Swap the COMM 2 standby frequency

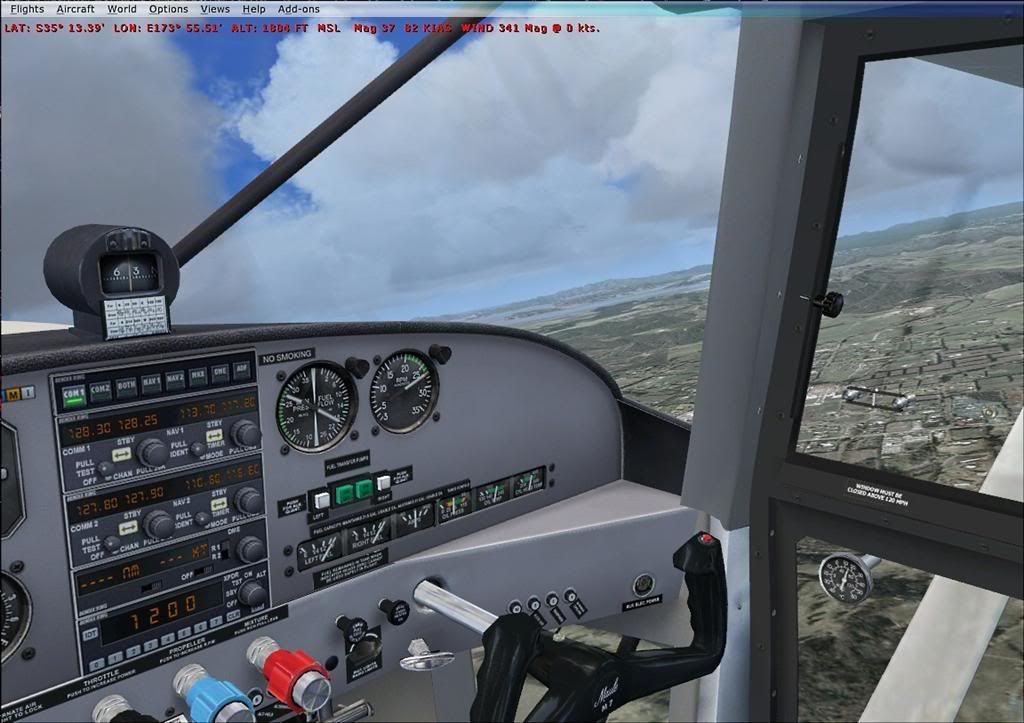pyautogui.click(x=128, y=527)
